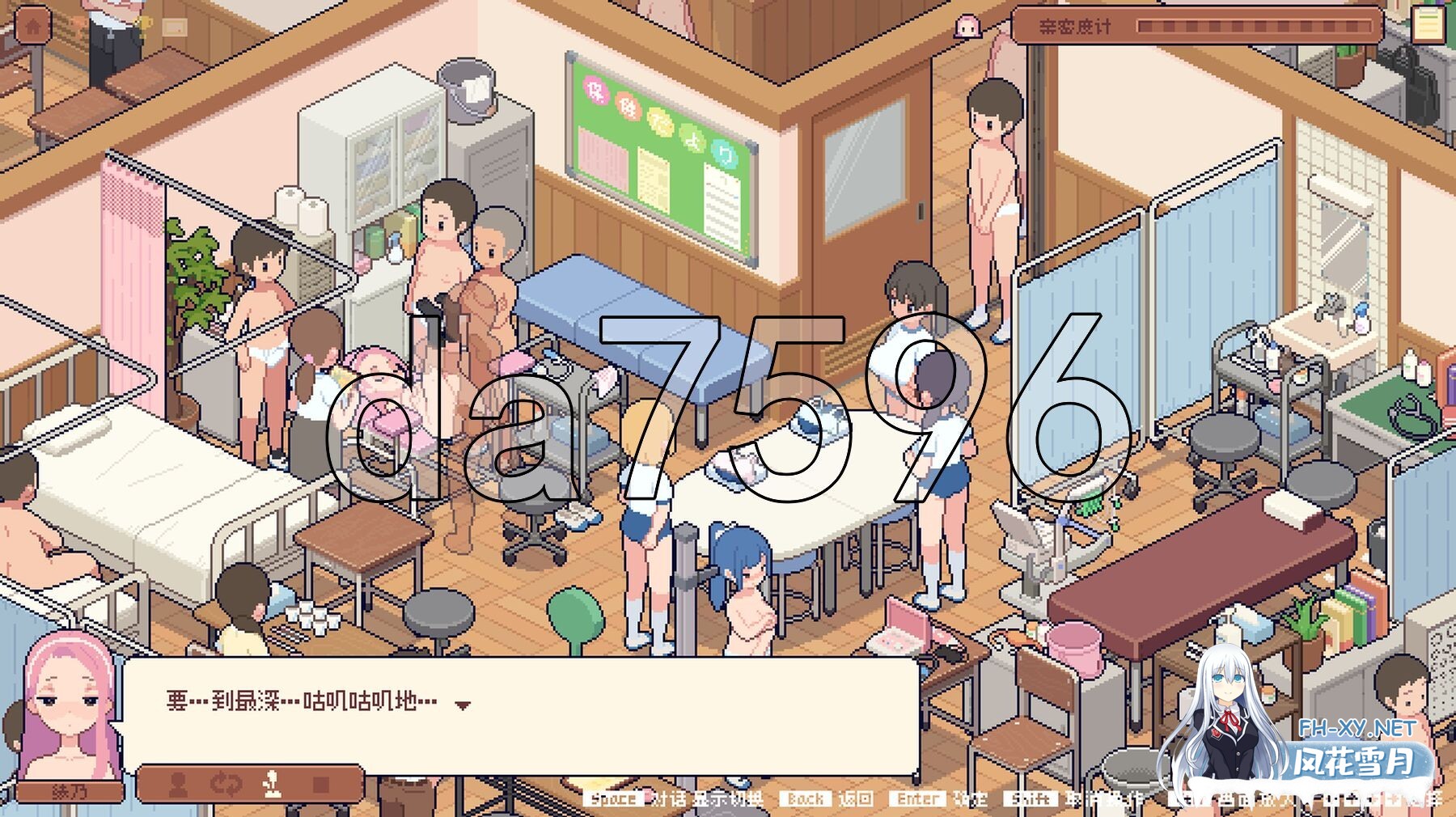Advance dialogue with the down arrow
Image resolution: width=1456 pixels, height=817 pixels.
pos(462,705)
